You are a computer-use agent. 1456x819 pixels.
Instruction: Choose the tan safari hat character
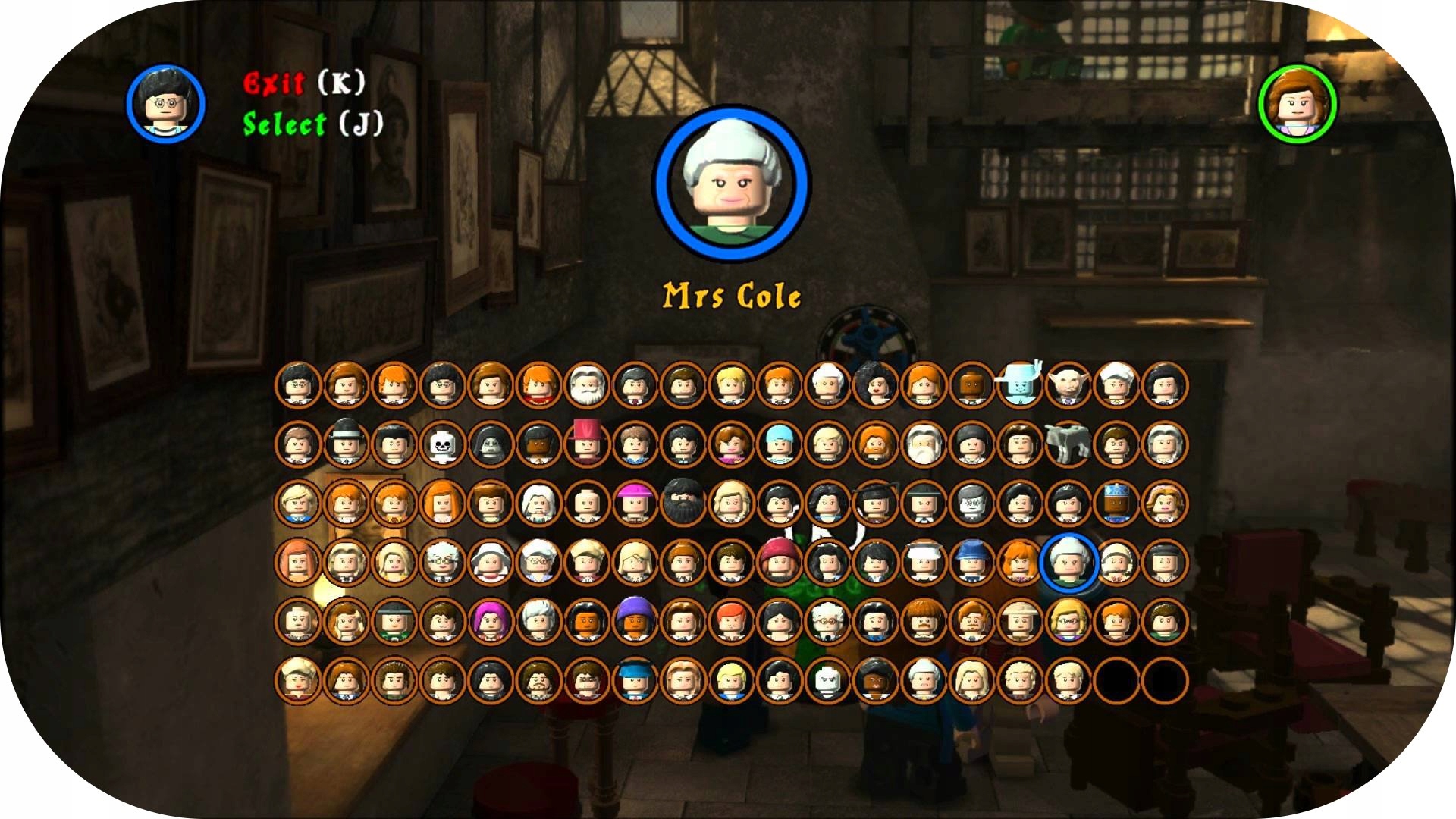pos(1020,621)
